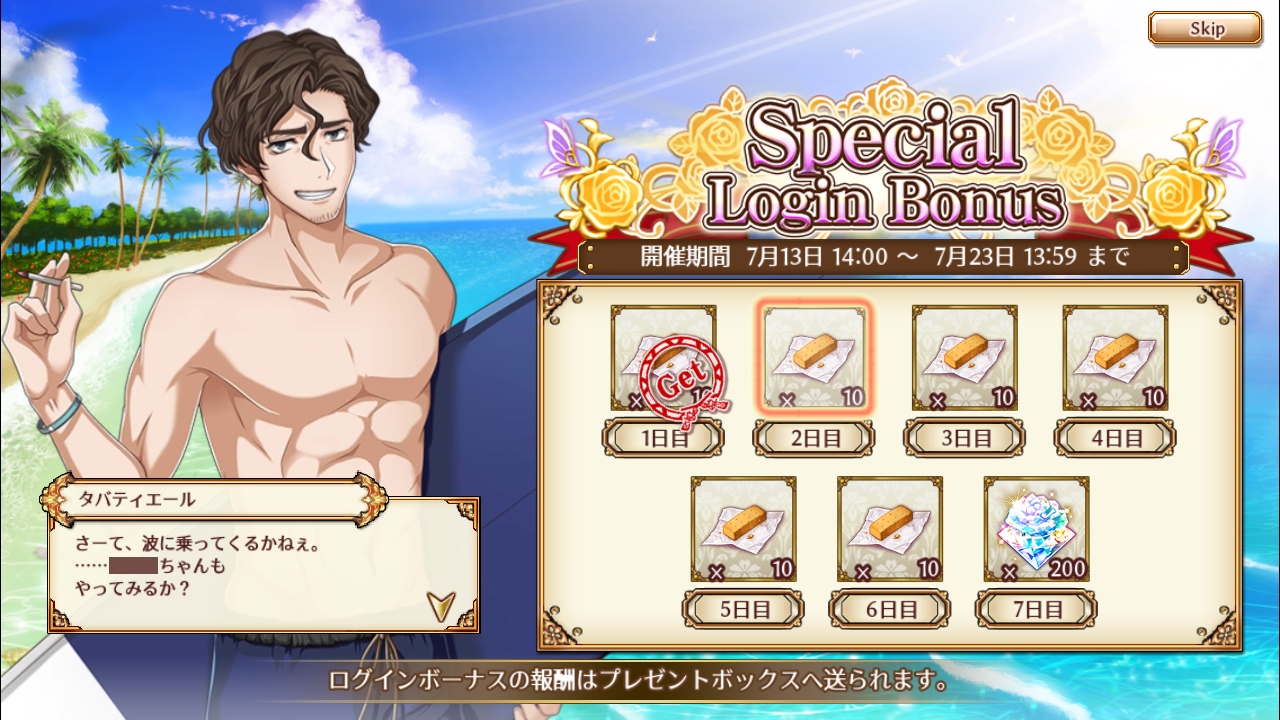Skip the login bonus scene
This screenshot has height=720, width=1280.
tap(1204, 28)
